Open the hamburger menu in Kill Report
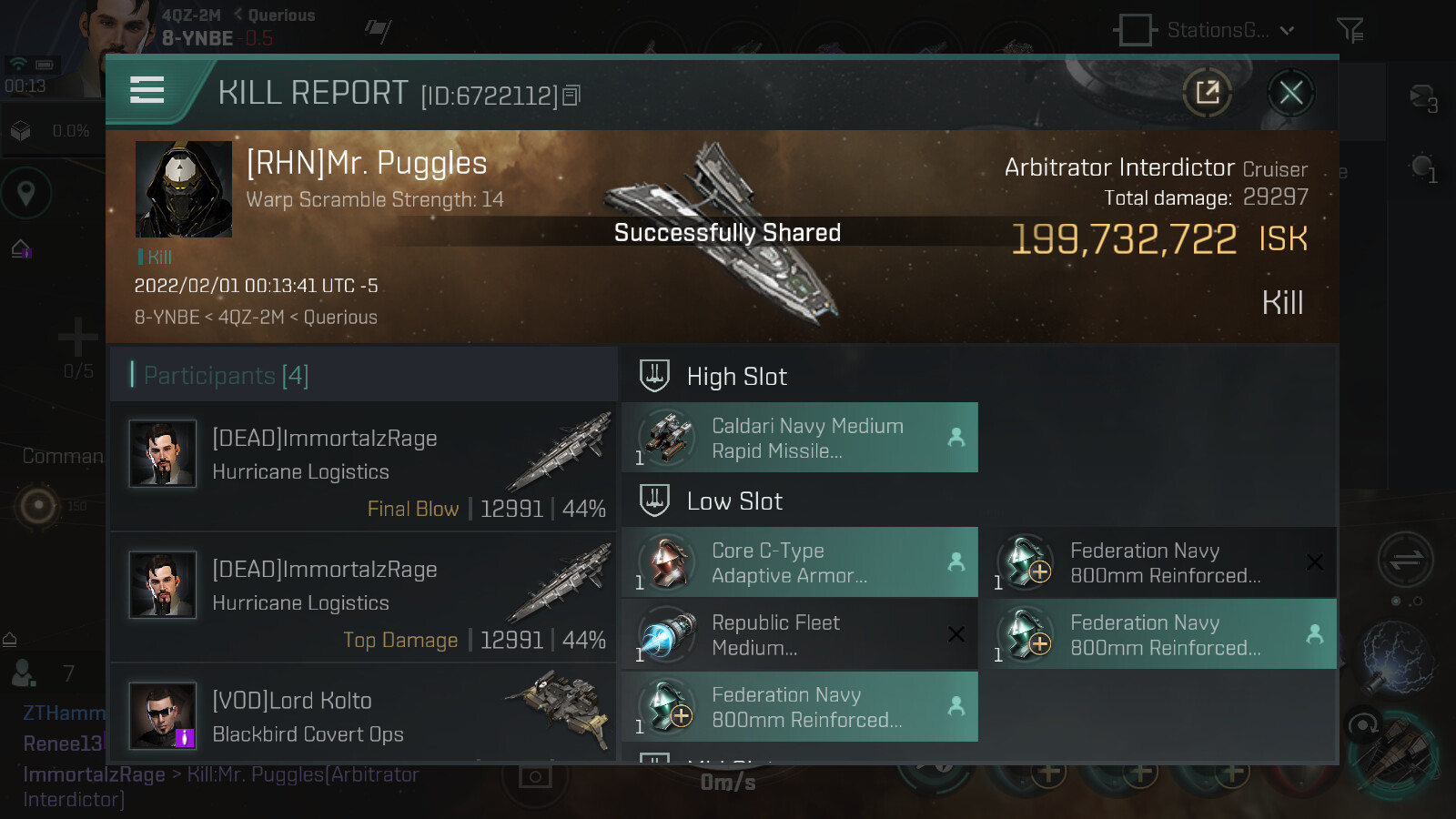 click(x=147, y=90)
